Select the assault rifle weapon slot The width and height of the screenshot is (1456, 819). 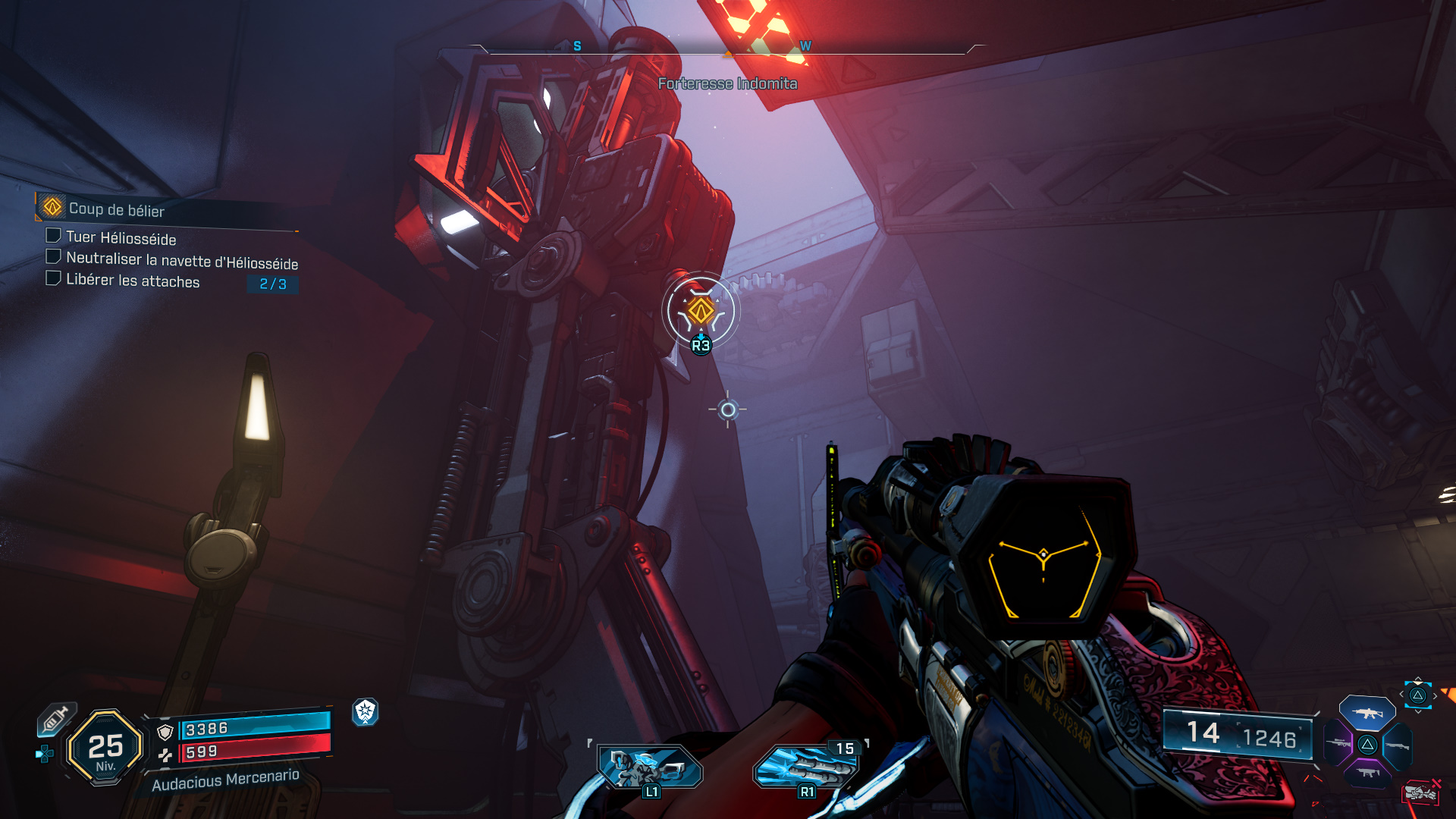[x=1367, y=714]
